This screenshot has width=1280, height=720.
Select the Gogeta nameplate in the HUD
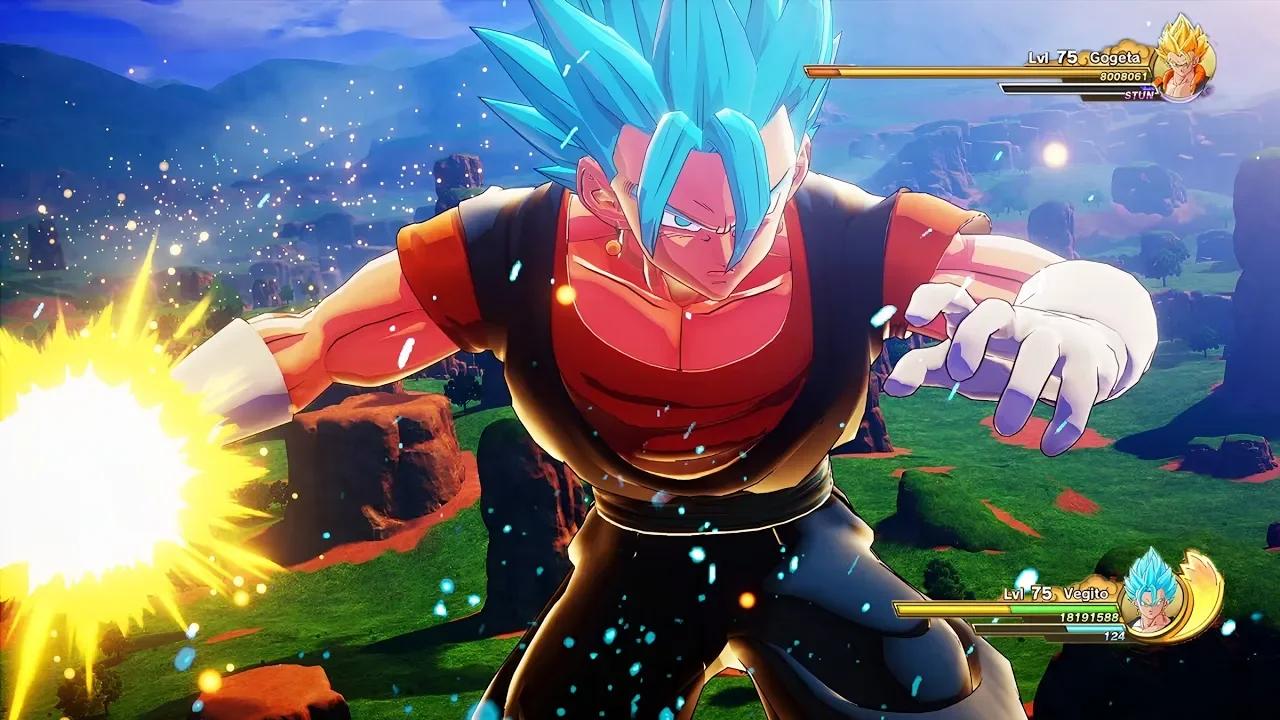(x=1114, y=58)
